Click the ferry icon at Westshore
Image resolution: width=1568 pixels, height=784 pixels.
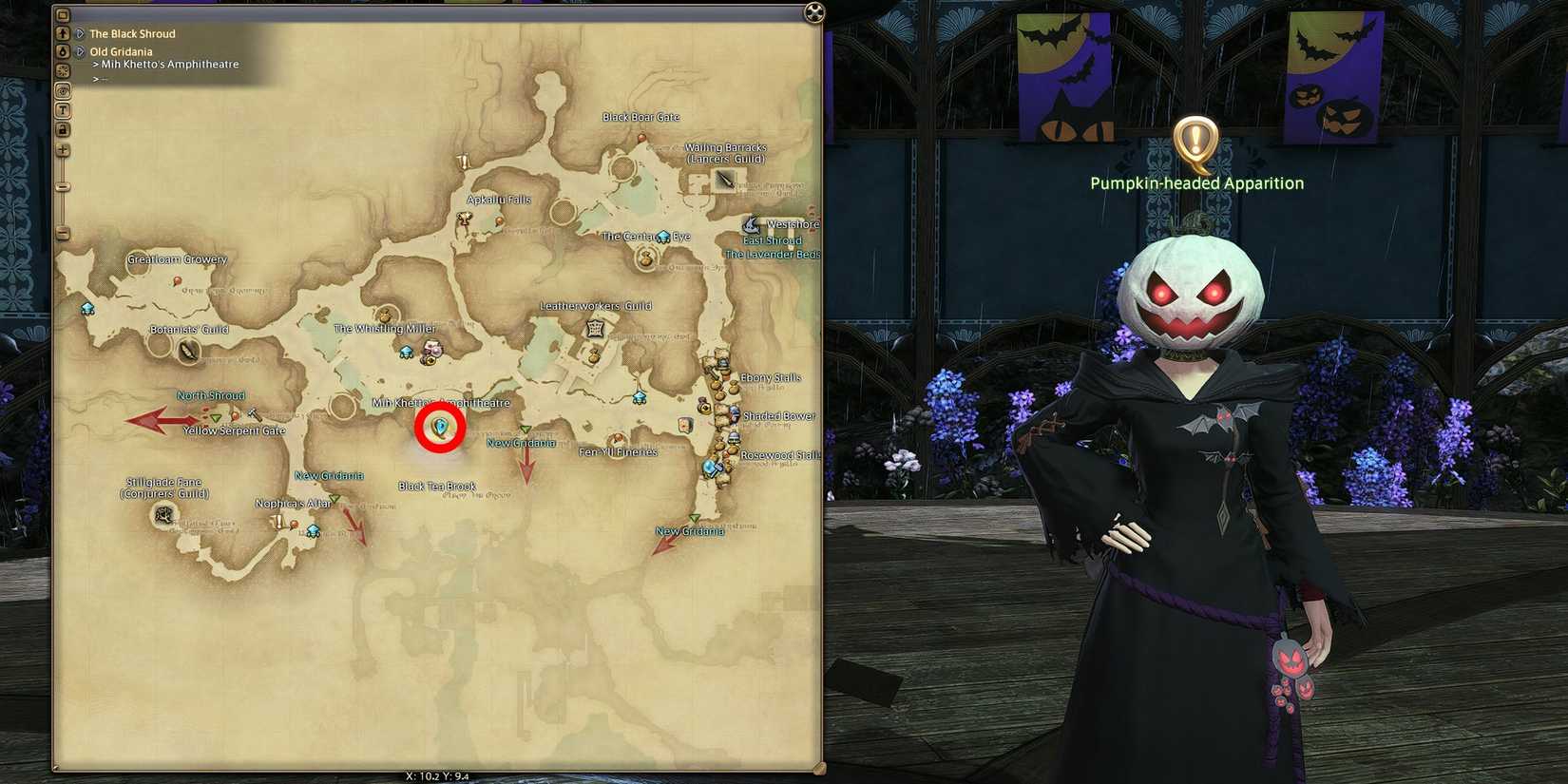pos(752,225)
